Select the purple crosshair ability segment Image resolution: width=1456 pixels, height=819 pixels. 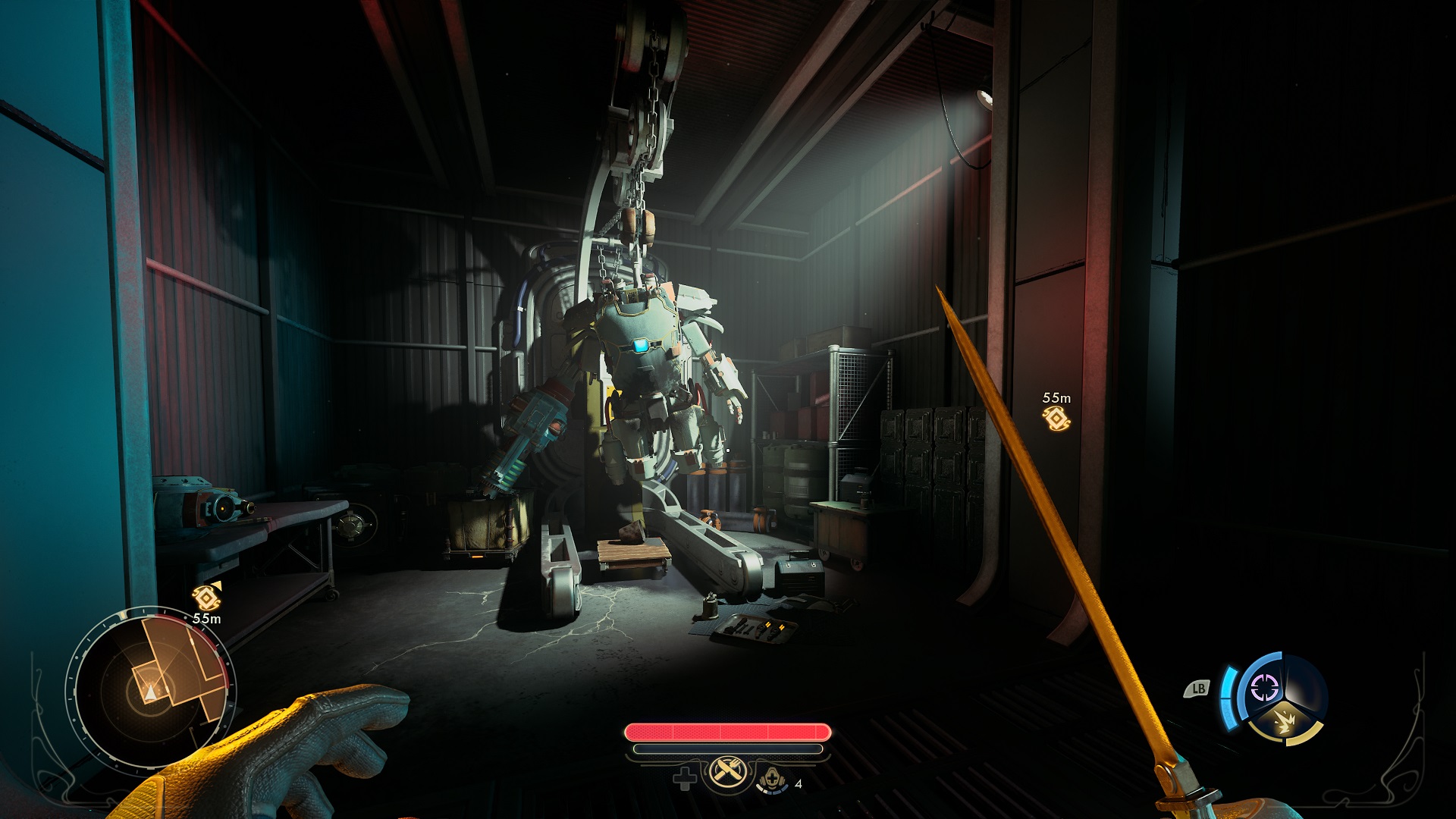click(1264, 688)
